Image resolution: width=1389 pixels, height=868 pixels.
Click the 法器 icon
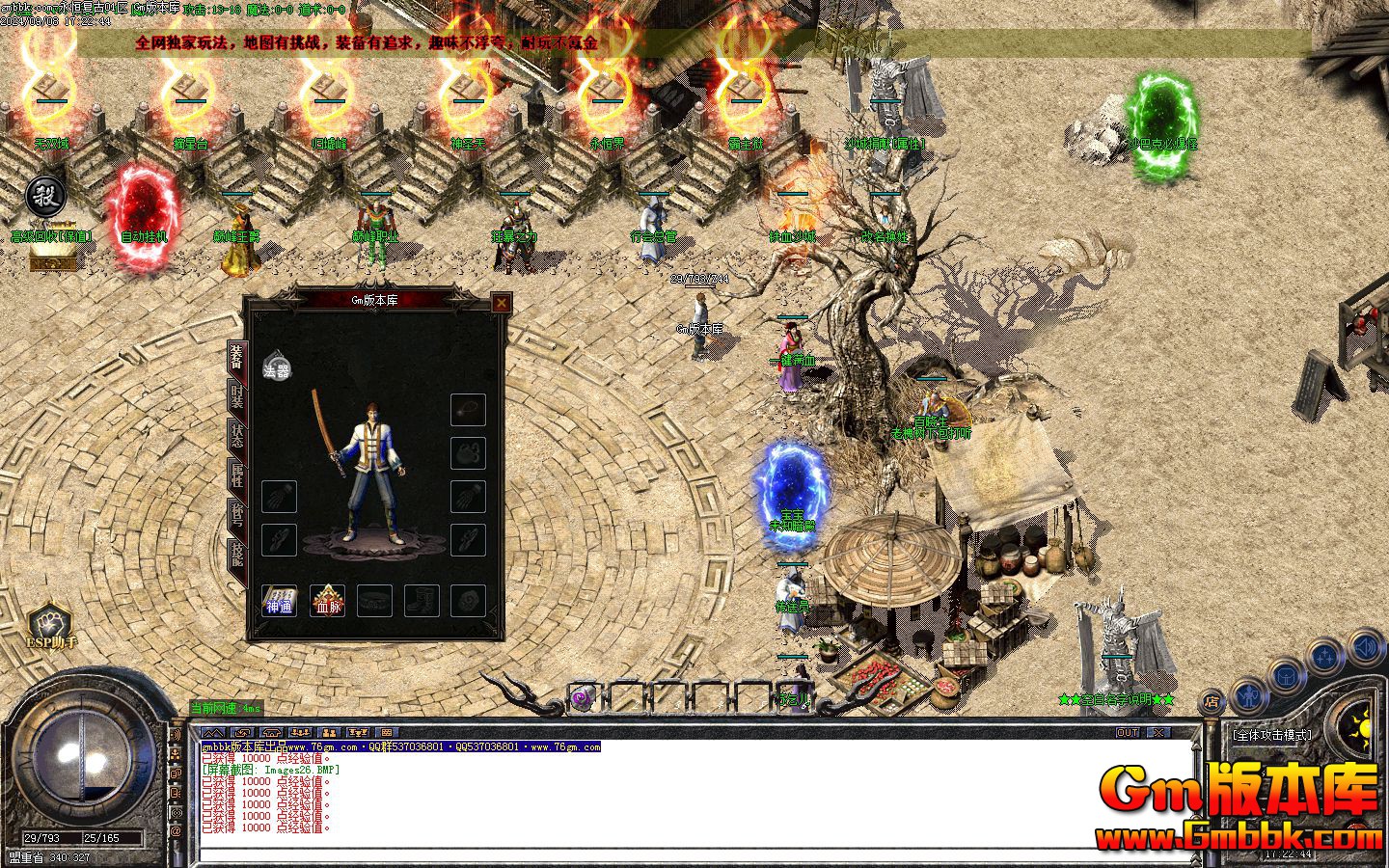[277, 368]
